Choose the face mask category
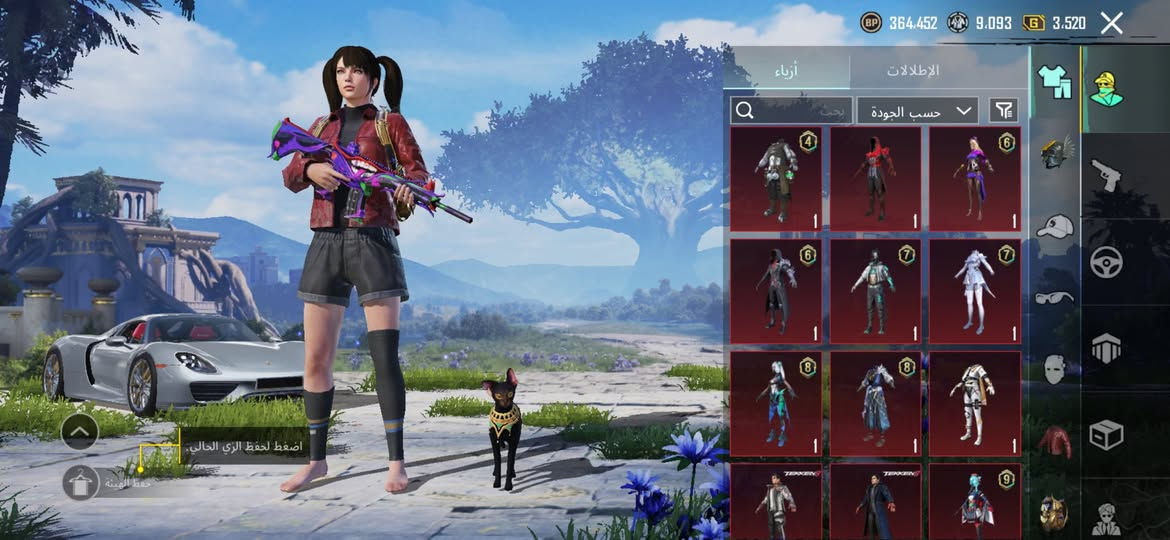The width and height of the screenshot is (1170, 540). point(1054,369)
